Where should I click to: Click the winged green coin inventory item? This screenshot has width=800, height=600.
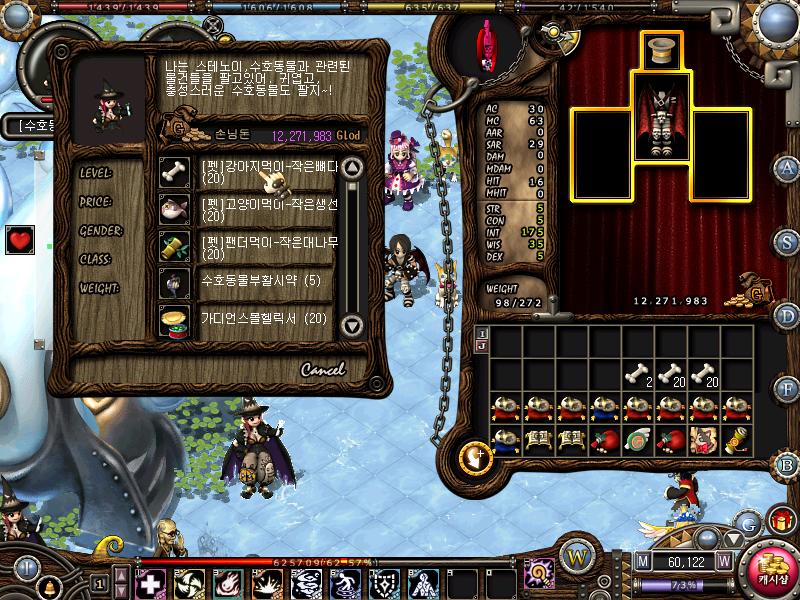point(638,441)
